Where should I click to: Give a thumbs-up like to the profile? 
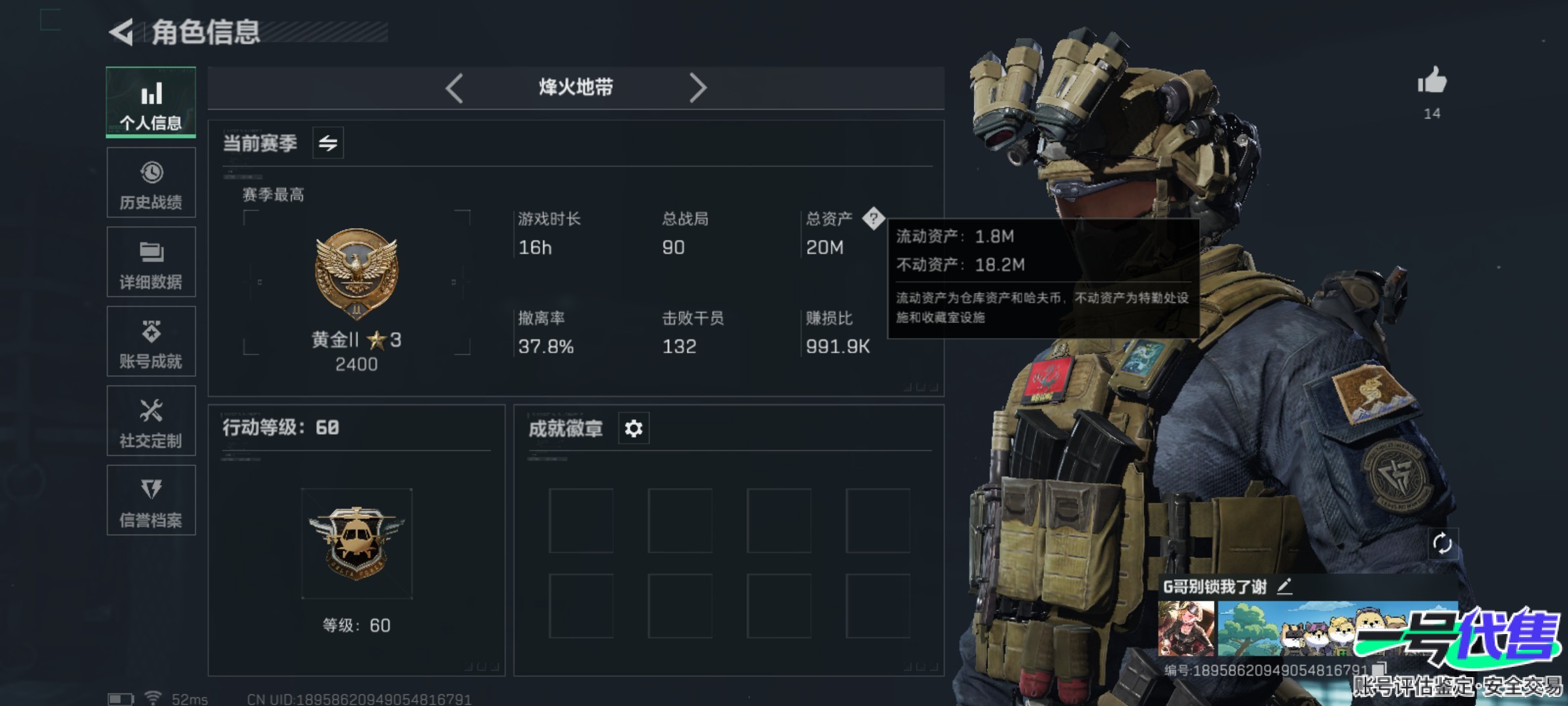click(x=1432, y=82)
